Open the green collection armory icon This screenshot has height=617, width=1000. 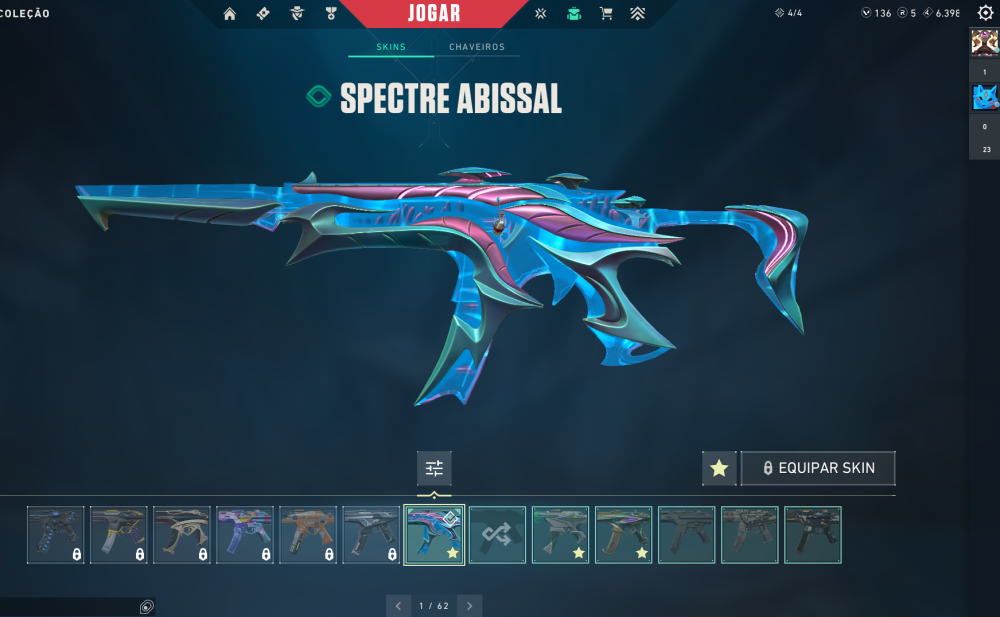[573, 14]
